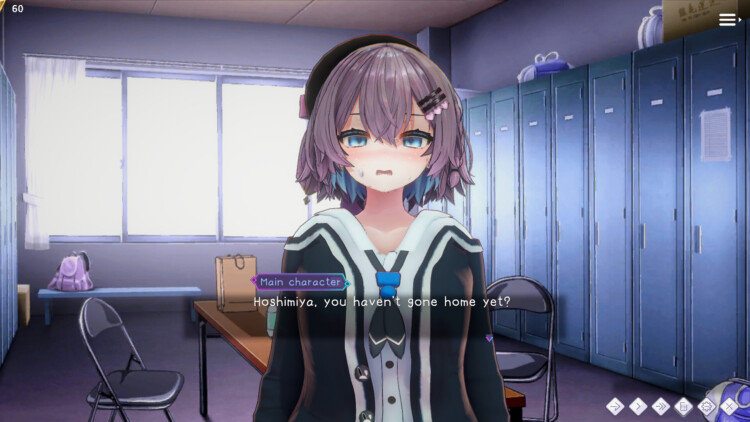Advance dialogue with the chevron diamond button
The height and width of the screenshot is (422, 750).
637,406
